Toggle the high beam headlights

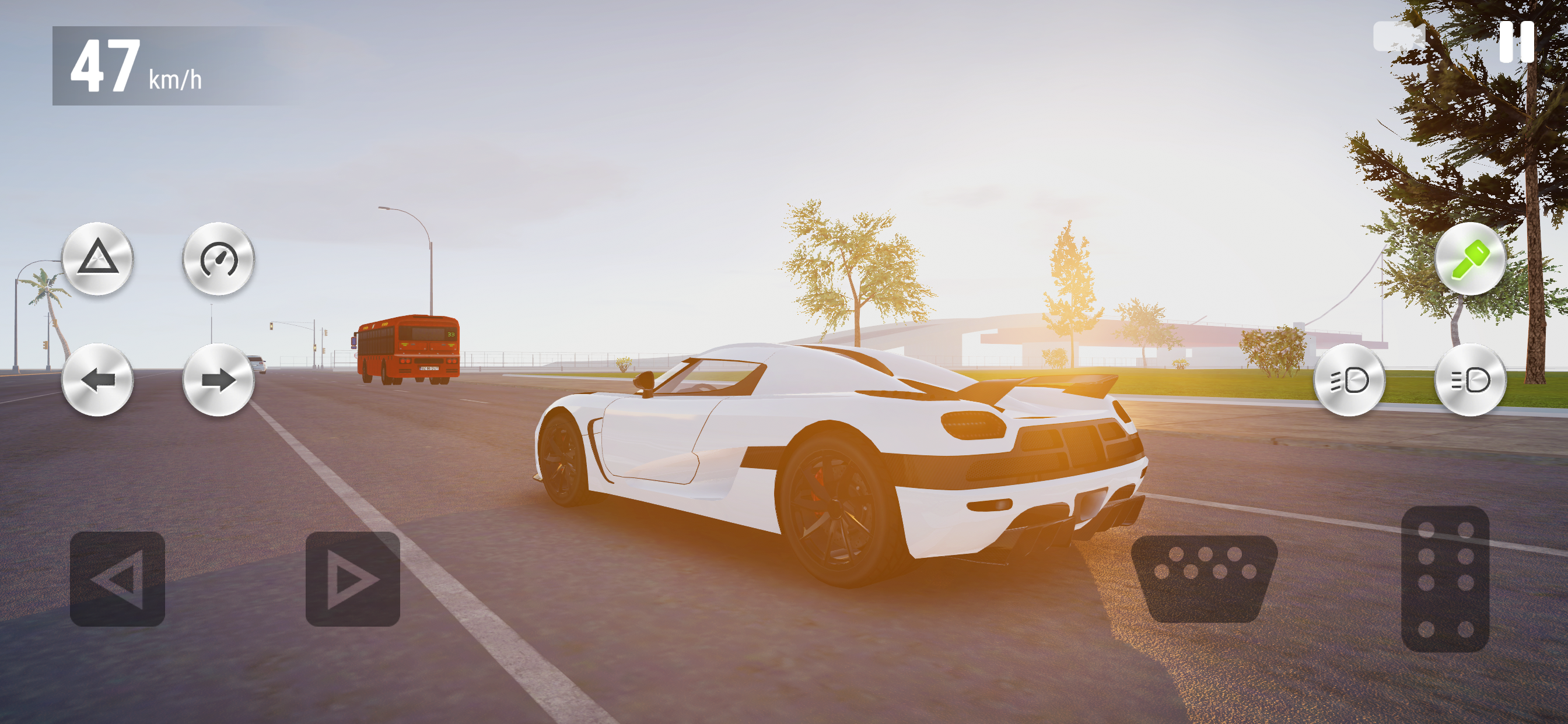pyautogui.click(x=1470, y=380)
